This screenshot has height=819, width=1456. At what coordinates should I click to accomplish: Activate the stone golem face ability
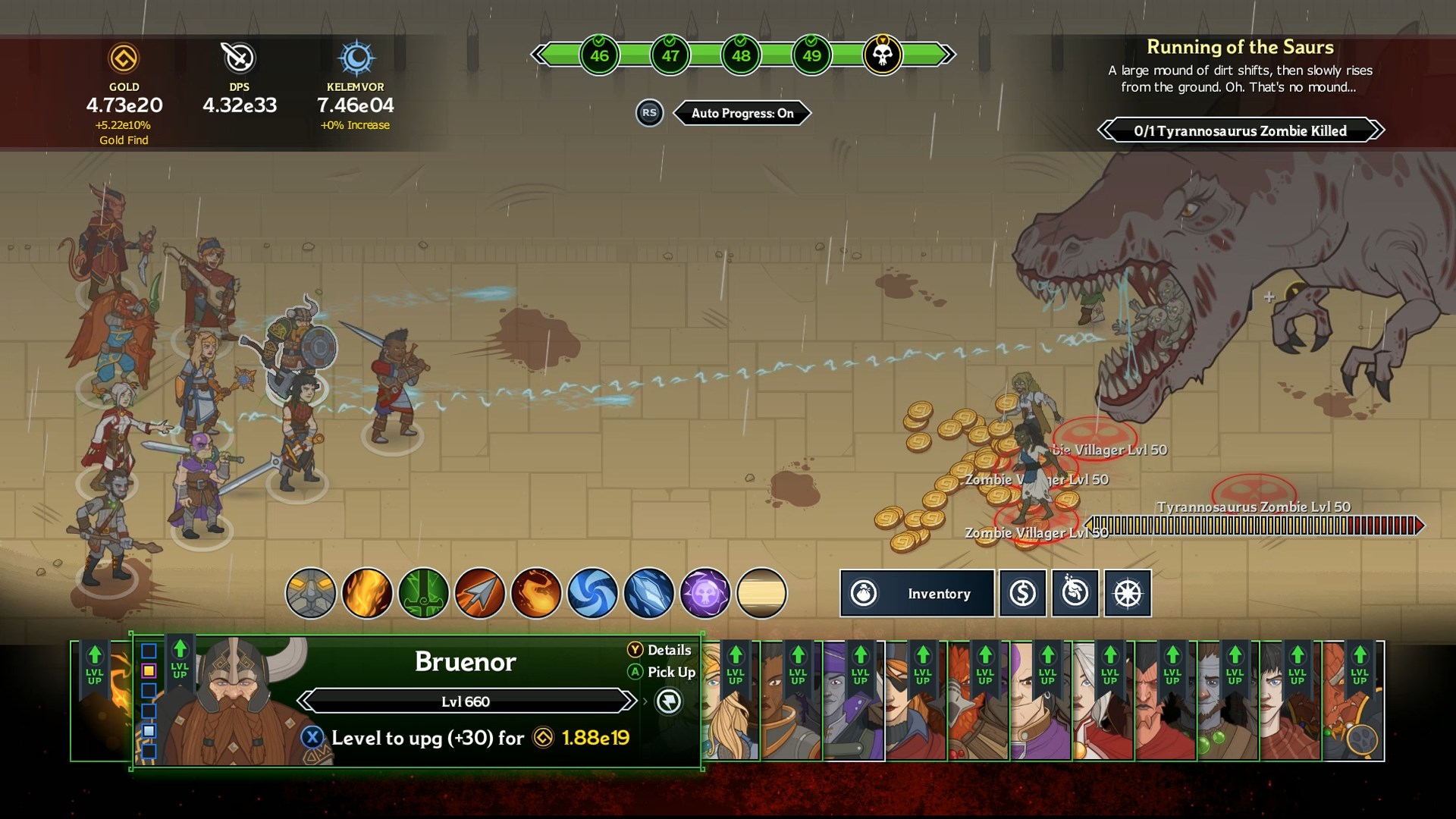[x=311, y=593]
